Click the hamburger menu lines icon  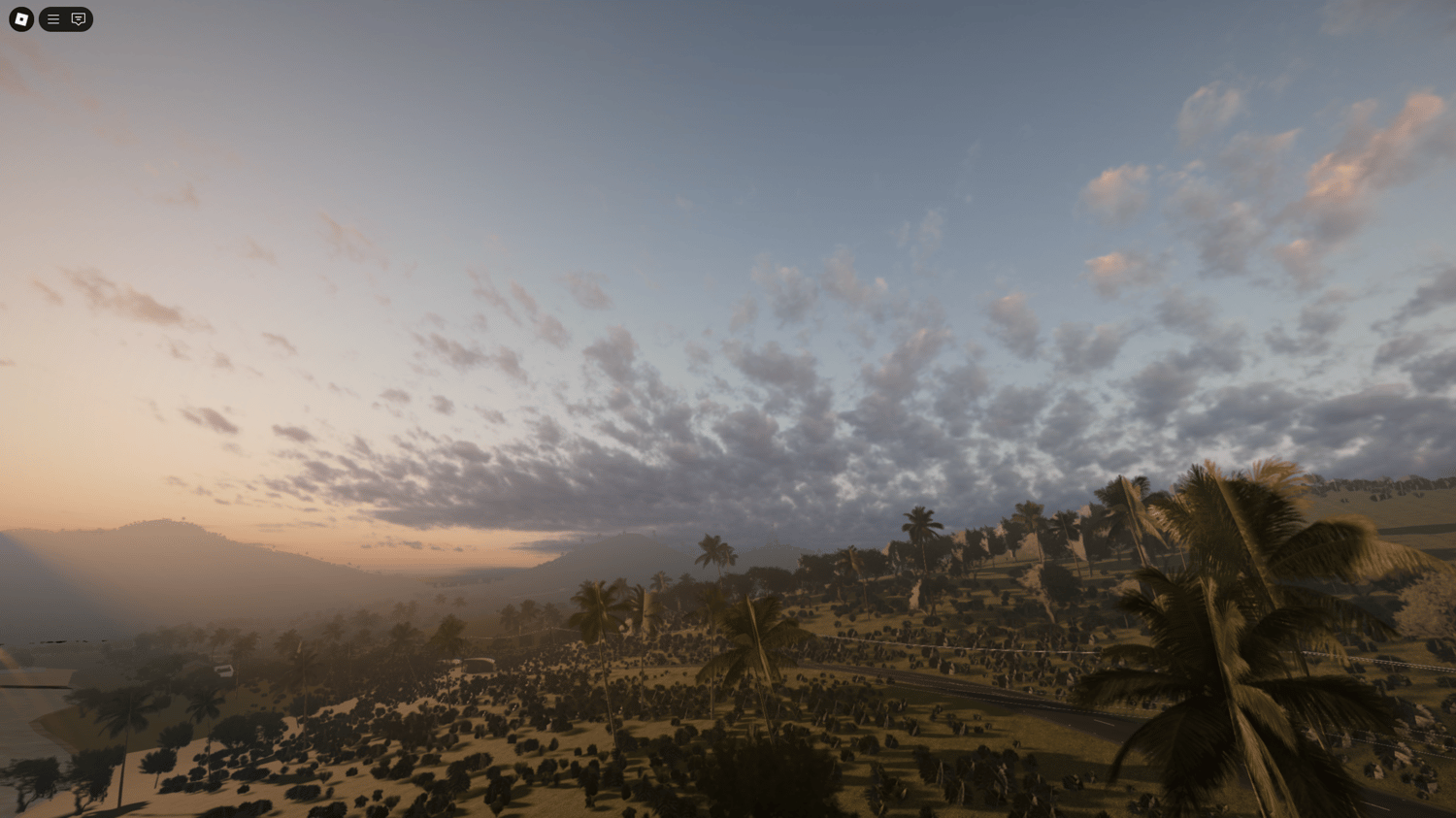pyautogui.click(x=52, y=18)
